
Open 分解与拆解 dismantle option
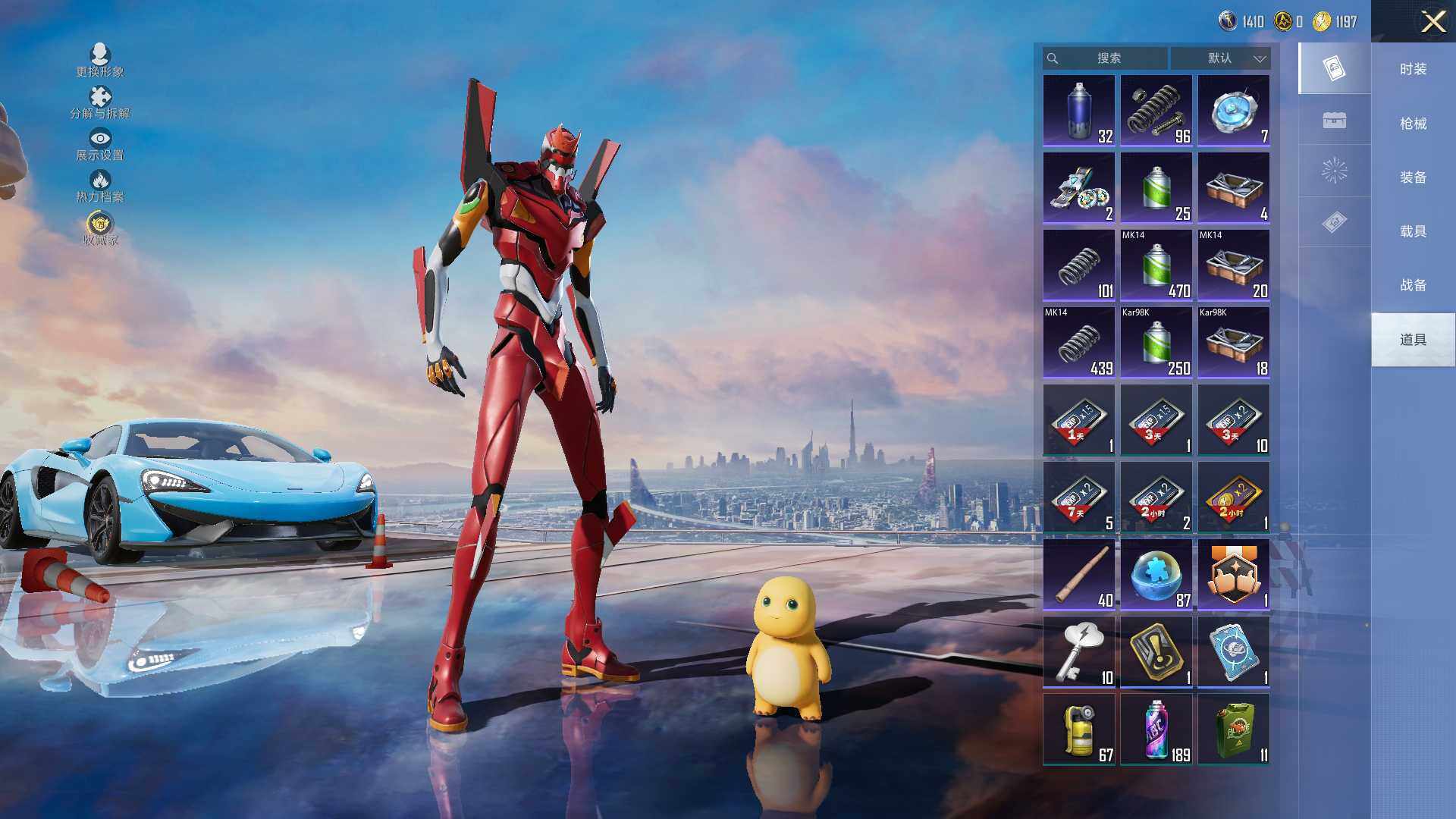[100, 102]
